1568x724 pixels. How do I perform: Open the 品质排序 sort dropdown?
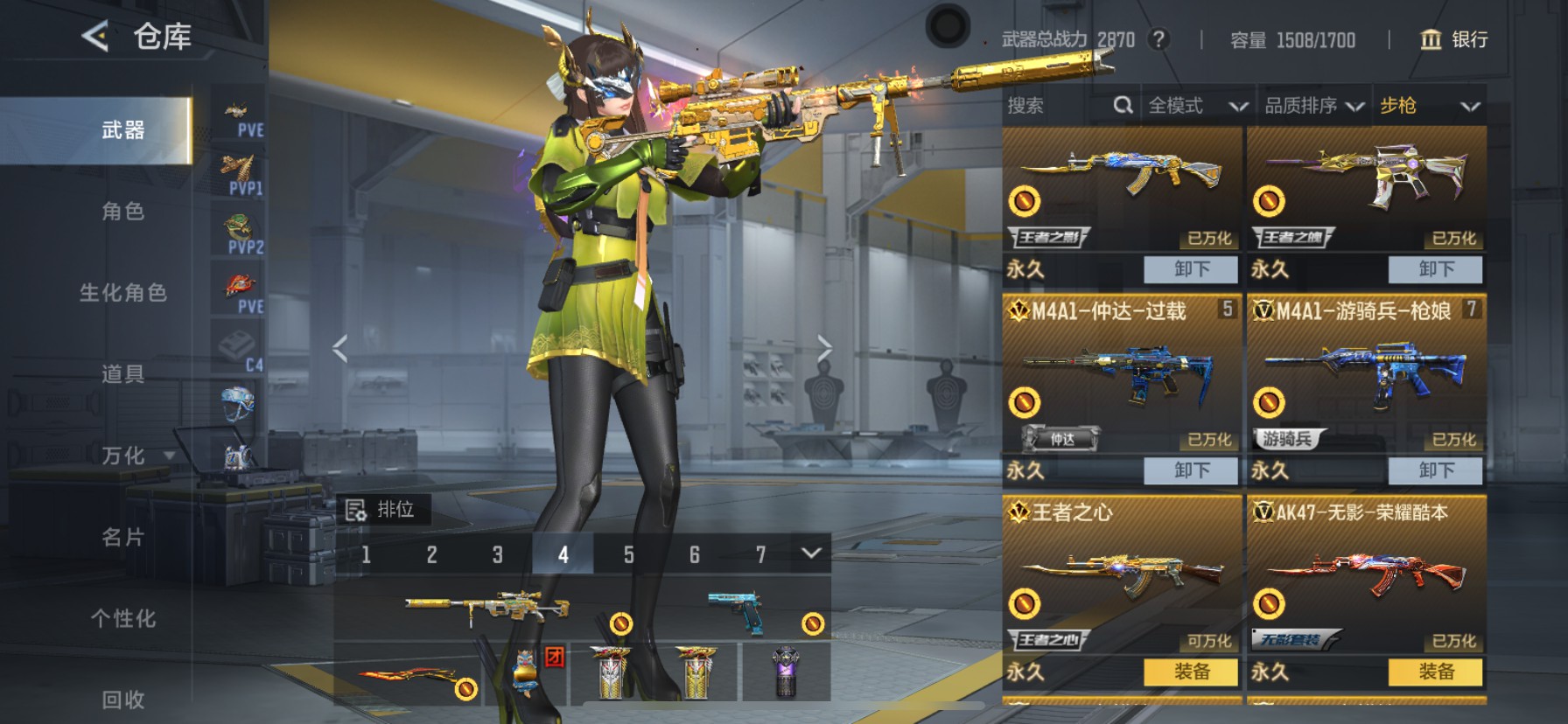point(1313,106)
